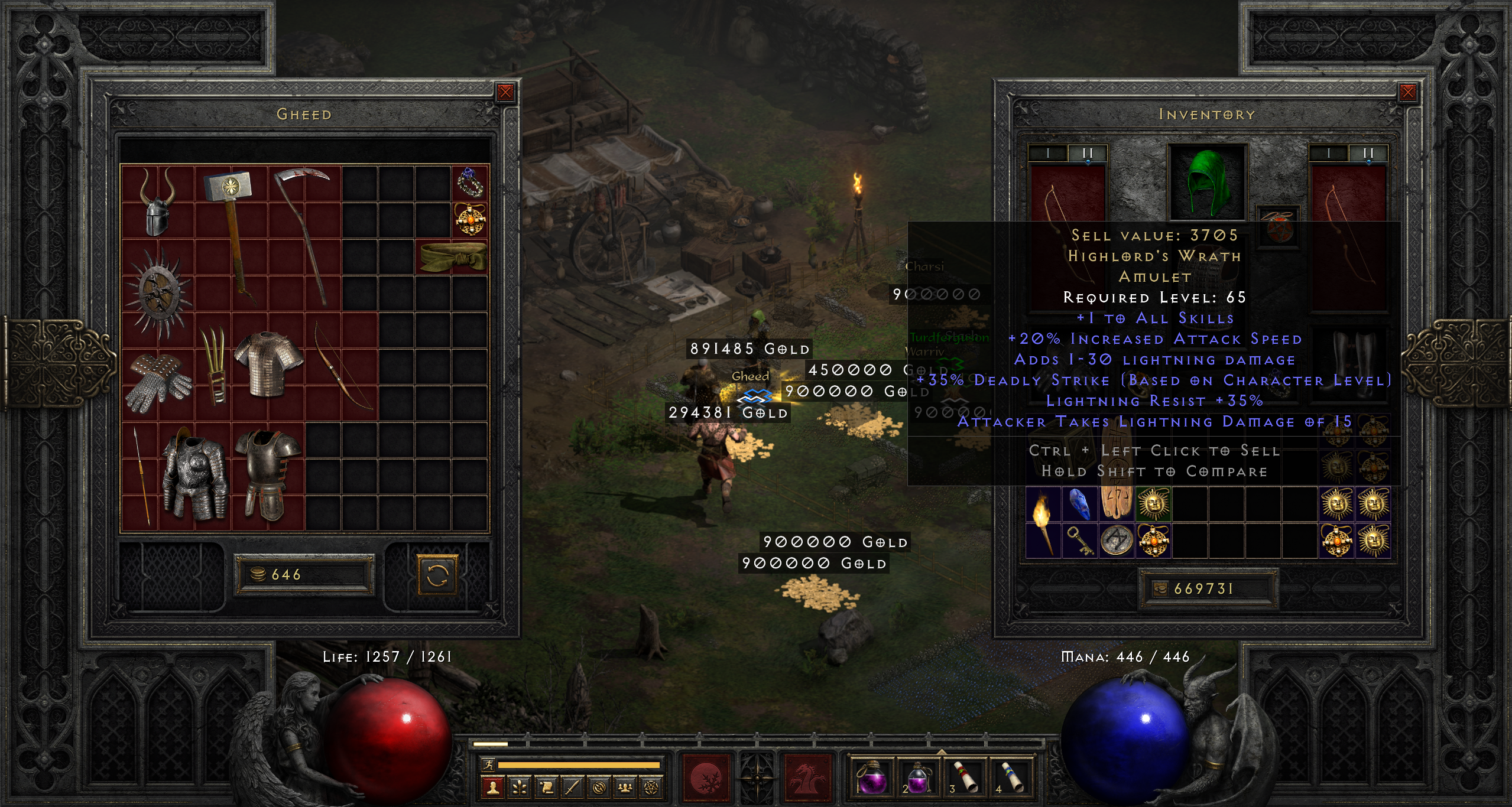Switch the left weapon rack to set I

point(1048,152)
